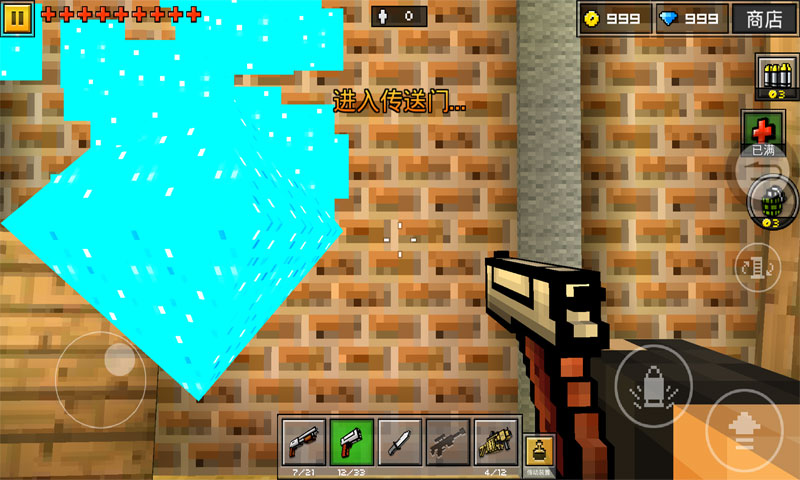
Task: Jump using the up-arrow button
Action: pos(745,430)
